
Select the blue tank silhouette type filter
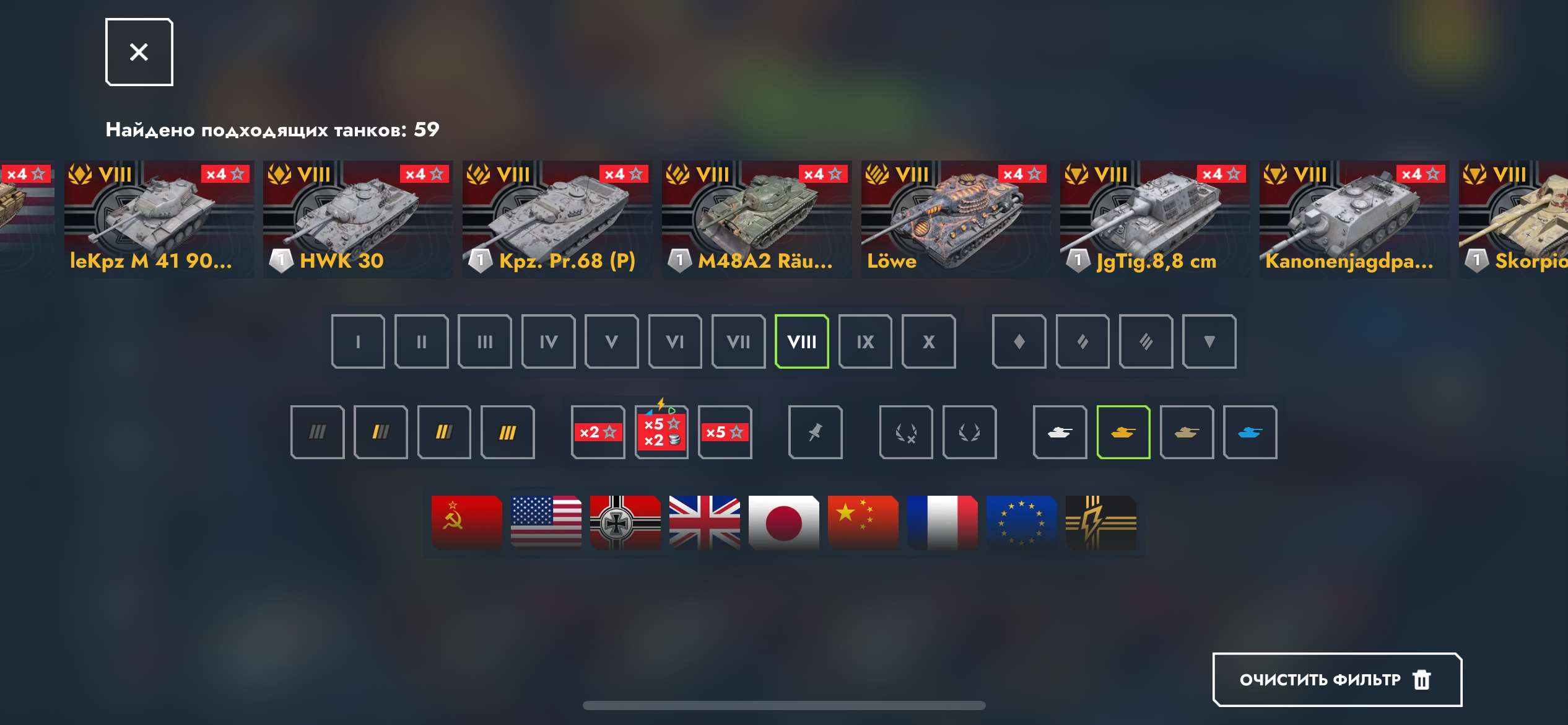[1250, 432]
